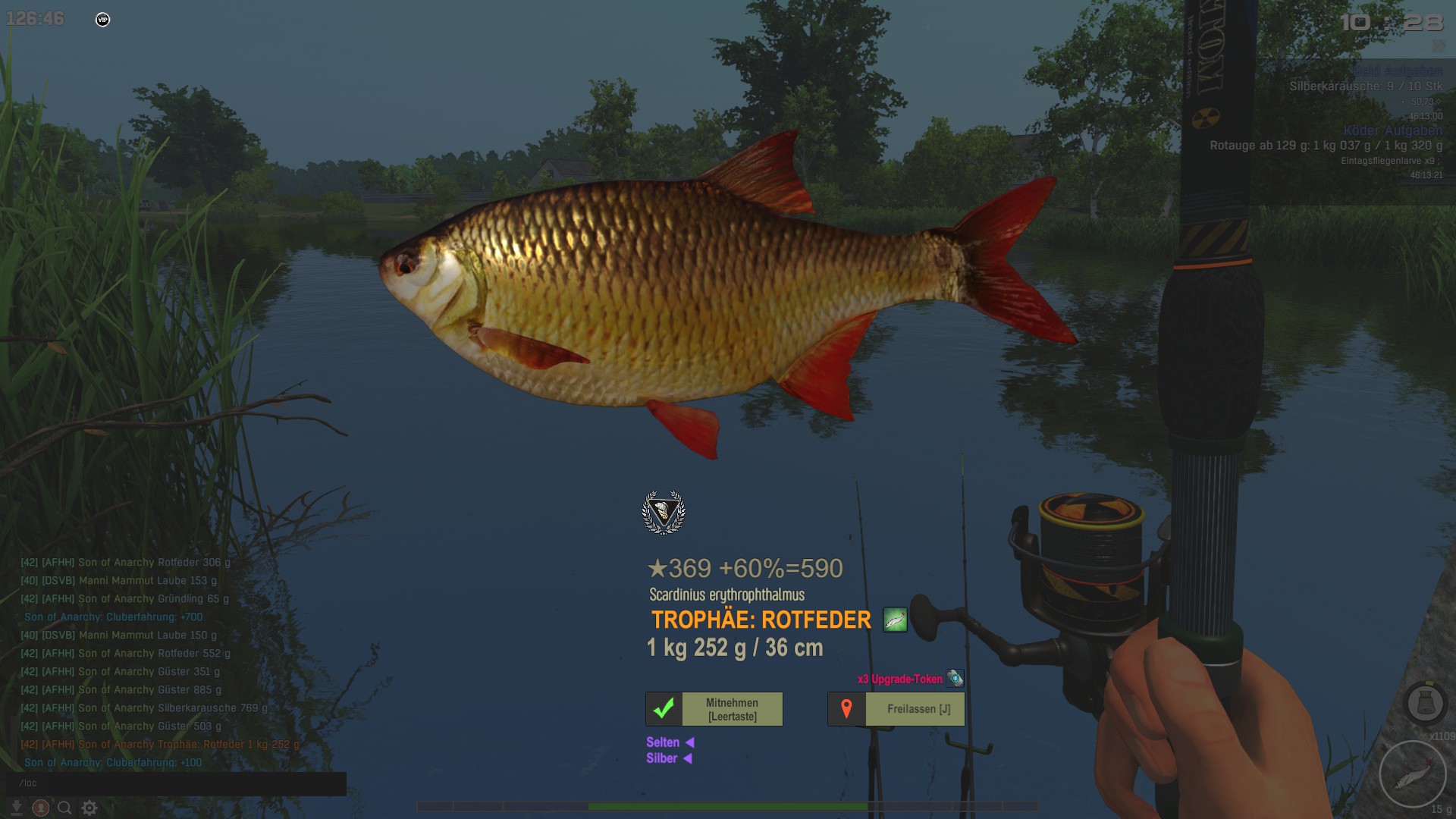The height and width of the screenshot is (819, 1456).
Task: Release the fish with Freilassen button
Action: [x=896, y=709]
